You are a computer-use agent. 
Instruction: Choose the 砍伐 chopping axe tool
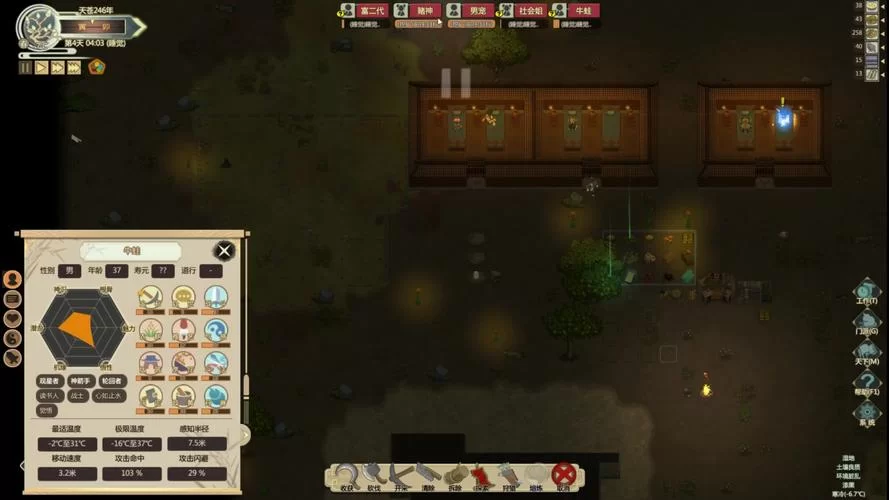(x=374, y=476)
